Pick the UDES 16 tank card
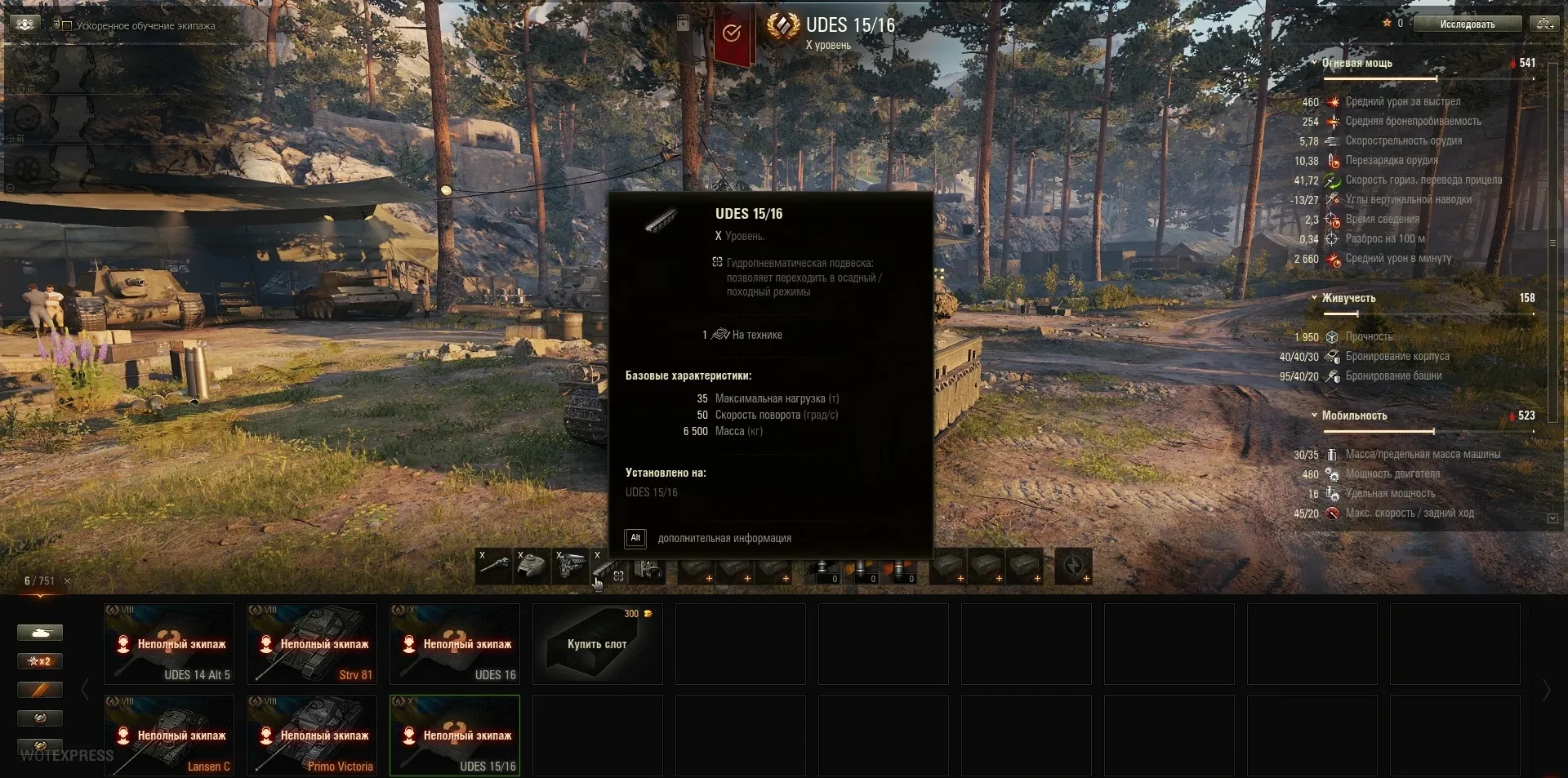 click(x=455, y=644)
